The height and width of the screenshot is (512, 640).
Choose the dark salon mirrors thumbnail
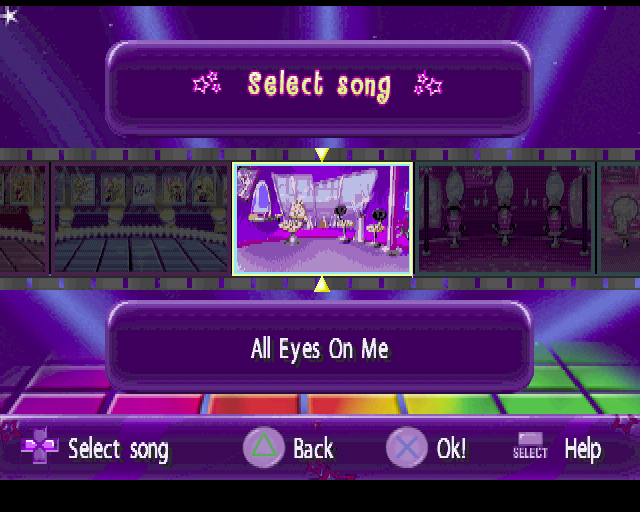[505, 219]
